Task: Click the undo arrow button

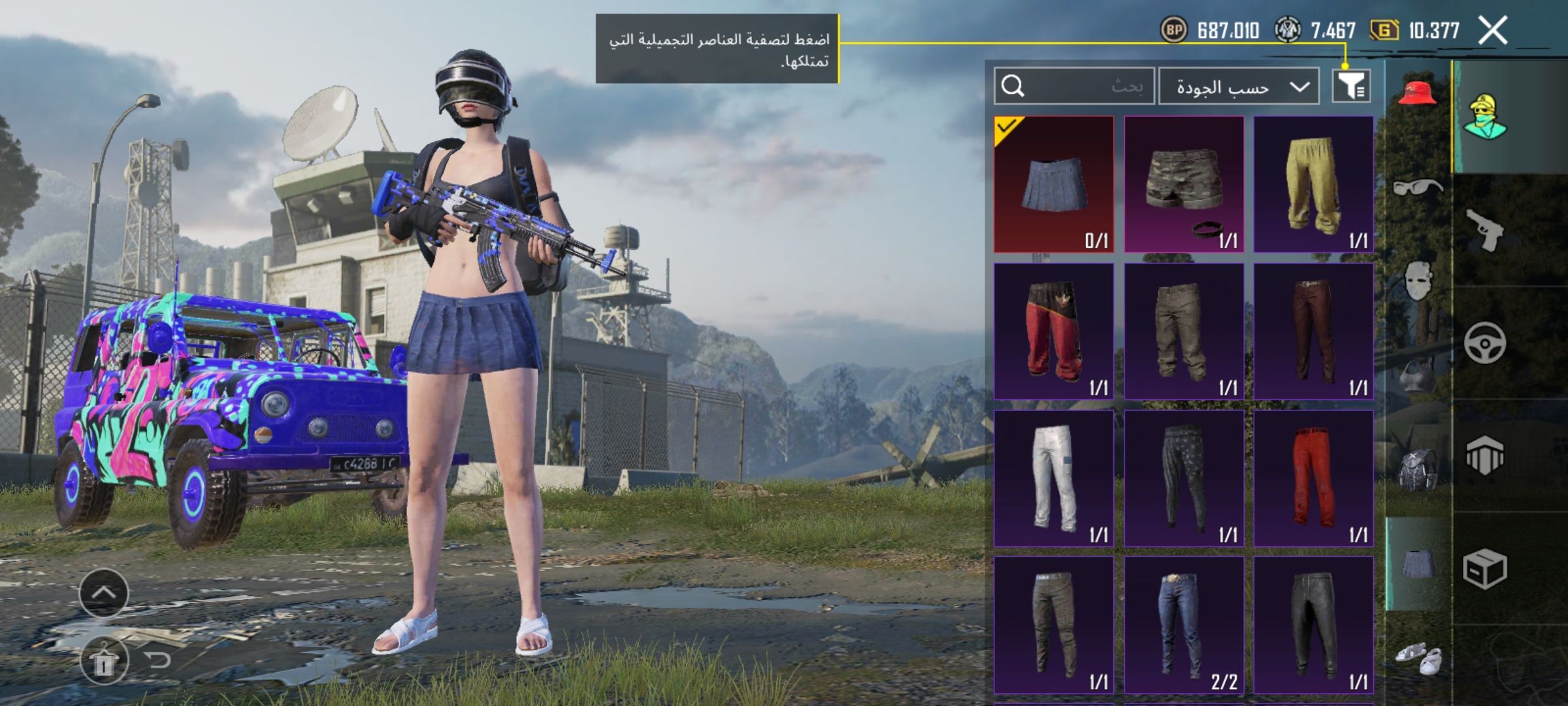Action: 157,660
